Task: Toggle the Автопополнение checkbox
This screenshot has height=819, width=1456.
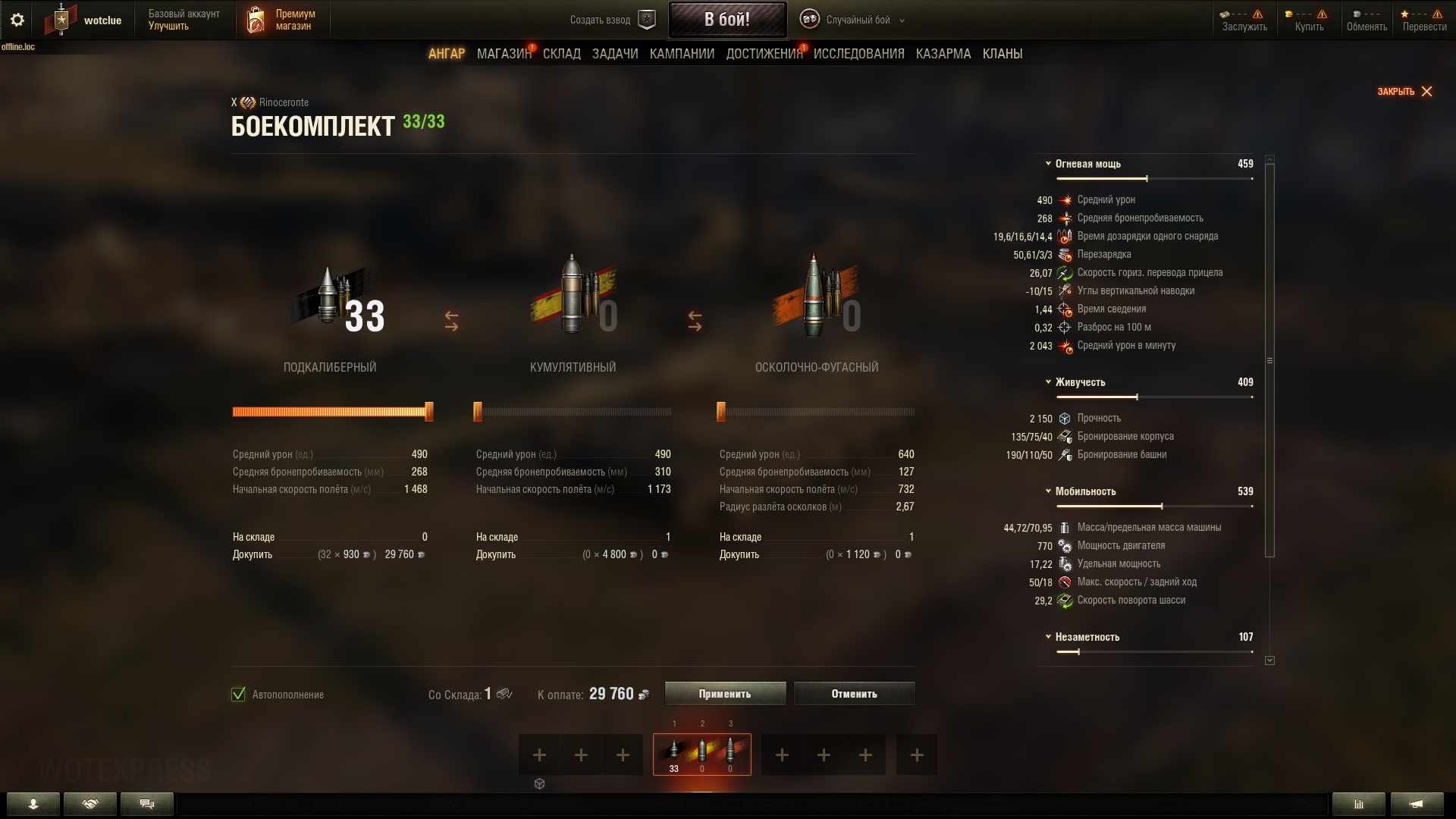Action: 239,695
